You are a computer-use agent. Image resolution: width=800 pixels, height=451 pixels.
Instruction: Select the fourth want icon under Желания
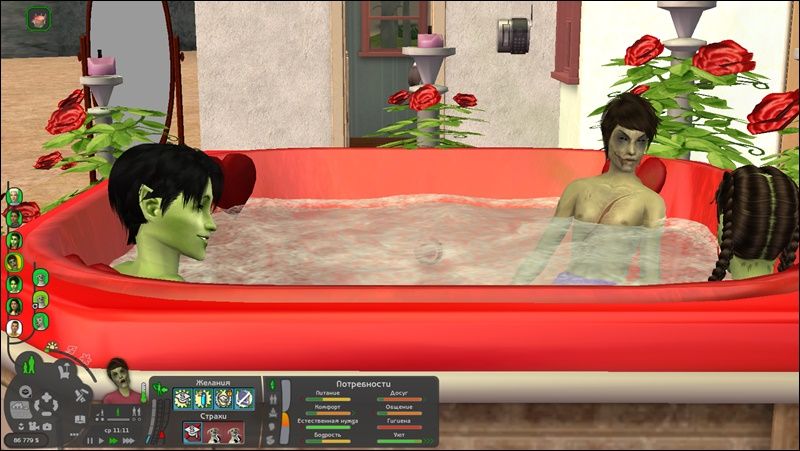tap(244, 399)
